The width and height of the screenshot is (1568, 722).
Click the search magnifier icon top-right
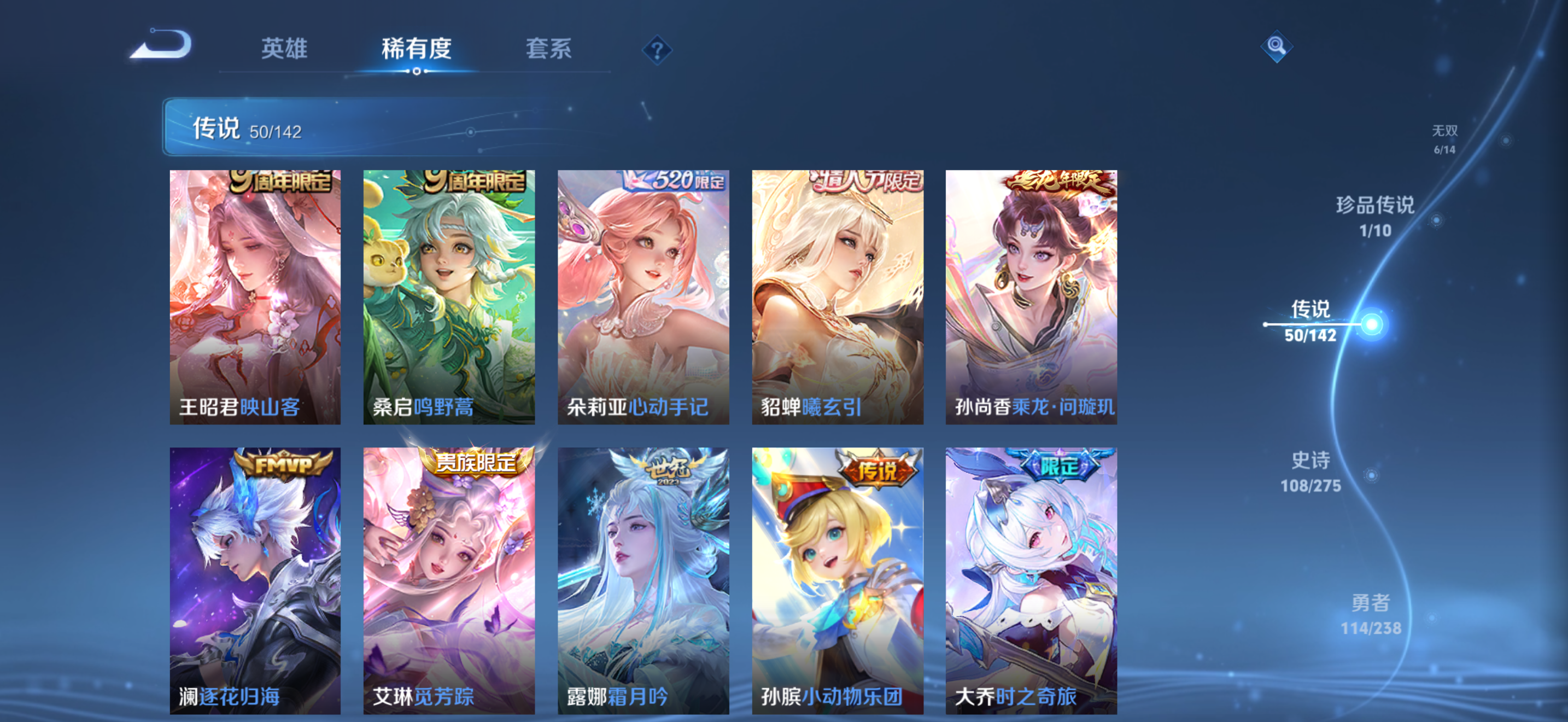tap(1277, 45)
